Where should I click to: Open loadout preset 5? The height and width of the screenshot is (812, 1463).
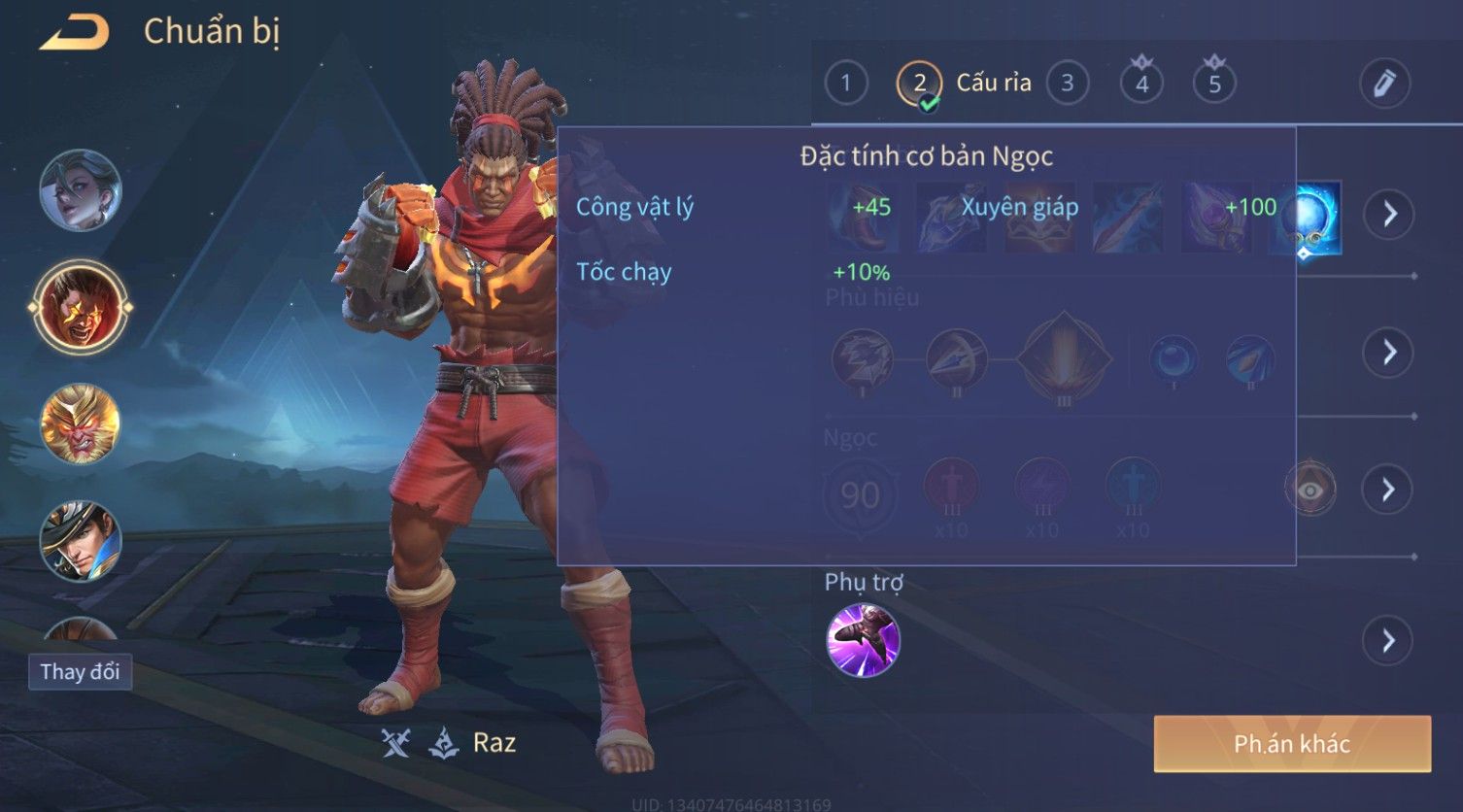tap(1214, 84)
